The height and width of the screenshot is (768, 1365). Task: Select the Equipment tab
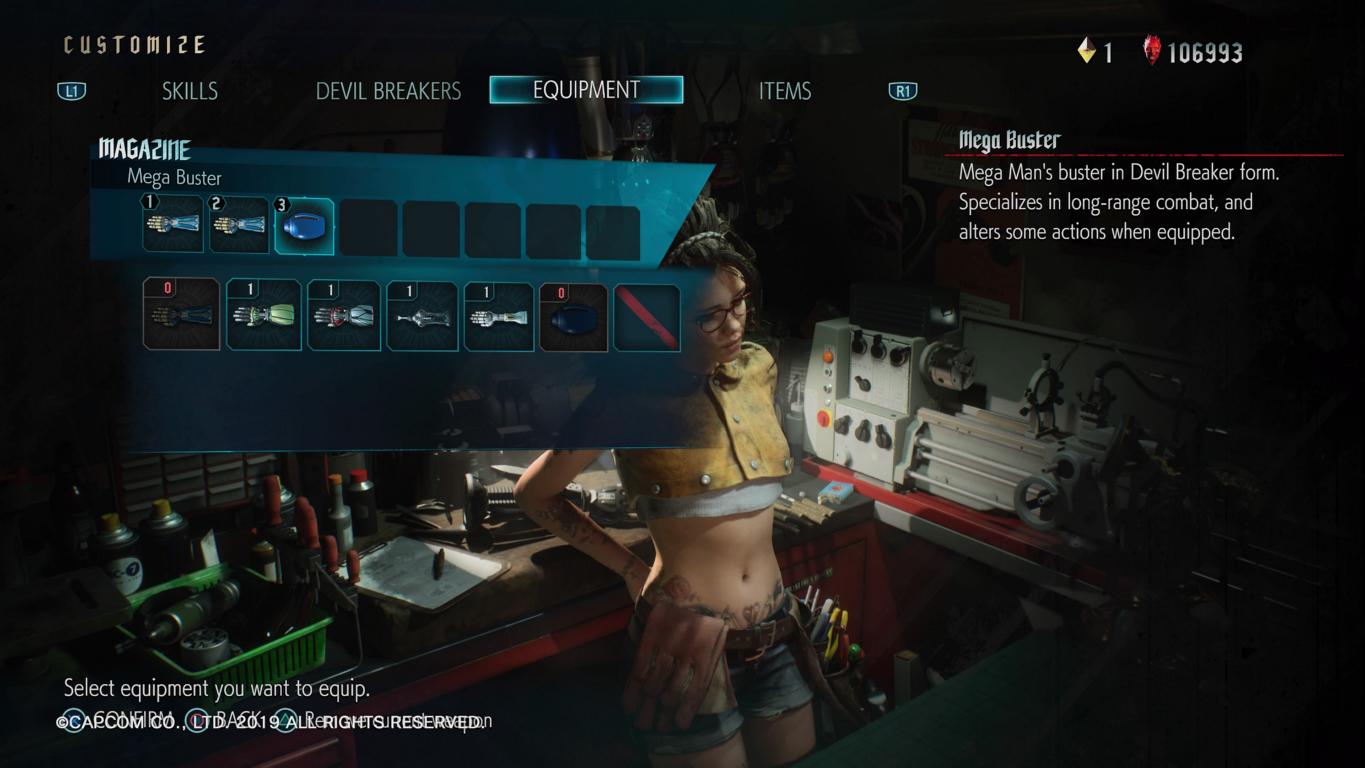tap(586, 90)
